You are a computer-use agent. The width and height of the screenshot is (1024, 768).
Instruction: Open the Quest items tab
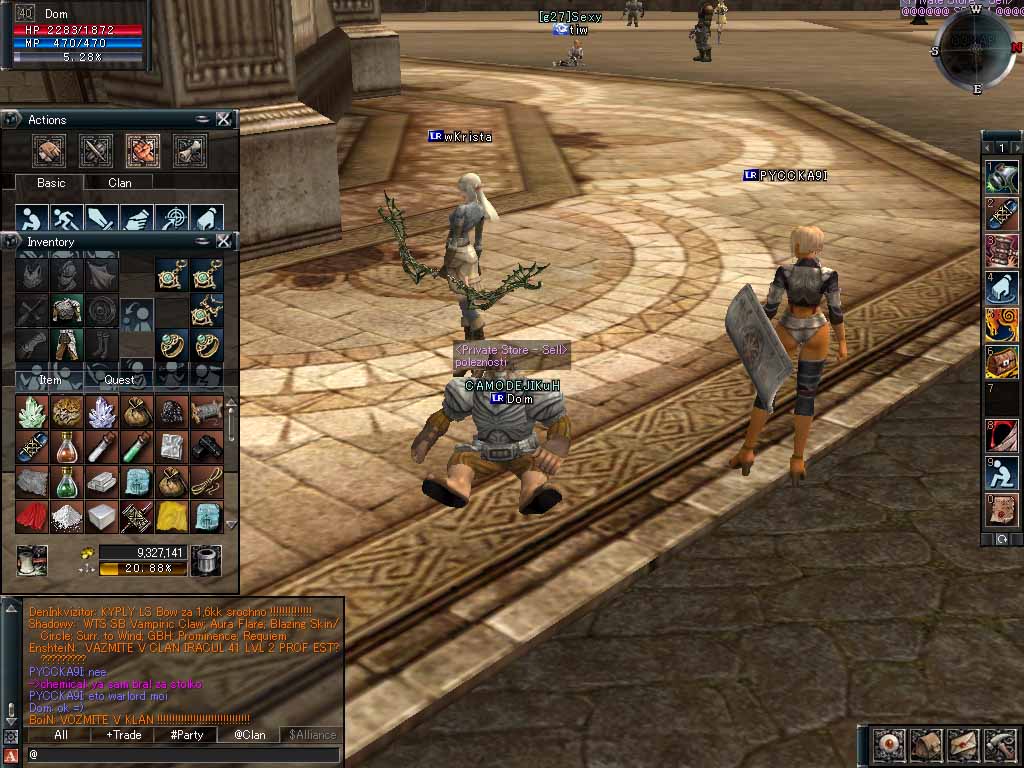click(x=119, y=380)
